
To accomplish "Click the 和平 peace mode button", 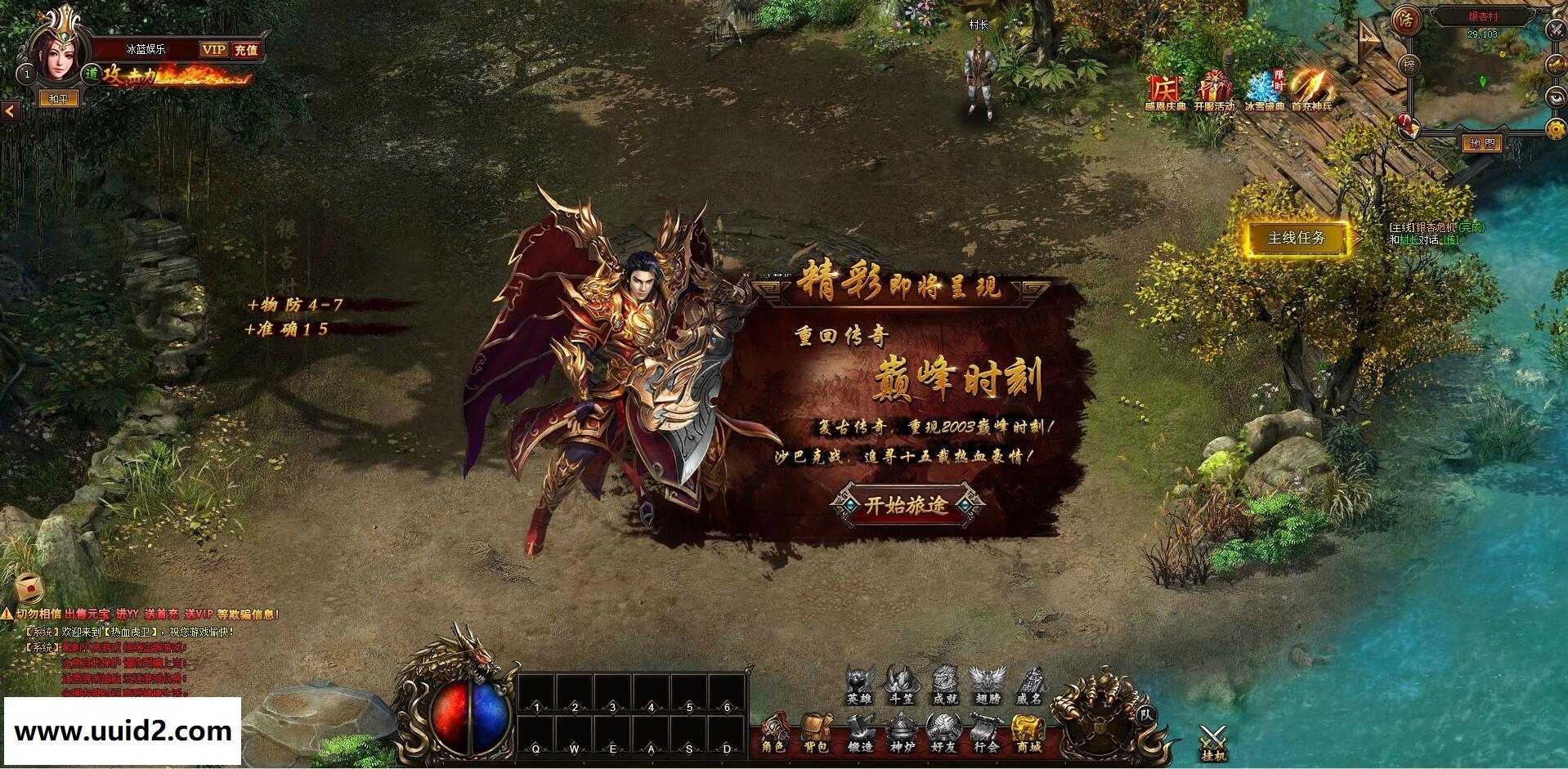I will [x=58, y=99].
